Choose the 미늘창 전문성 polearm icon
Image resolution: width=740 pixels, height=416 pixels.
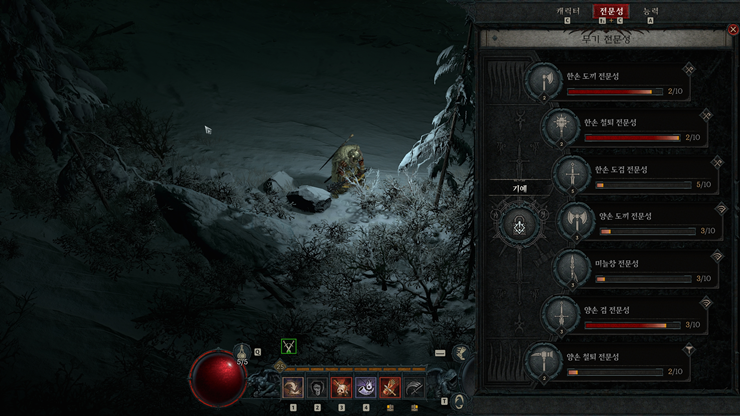(571, 268)
